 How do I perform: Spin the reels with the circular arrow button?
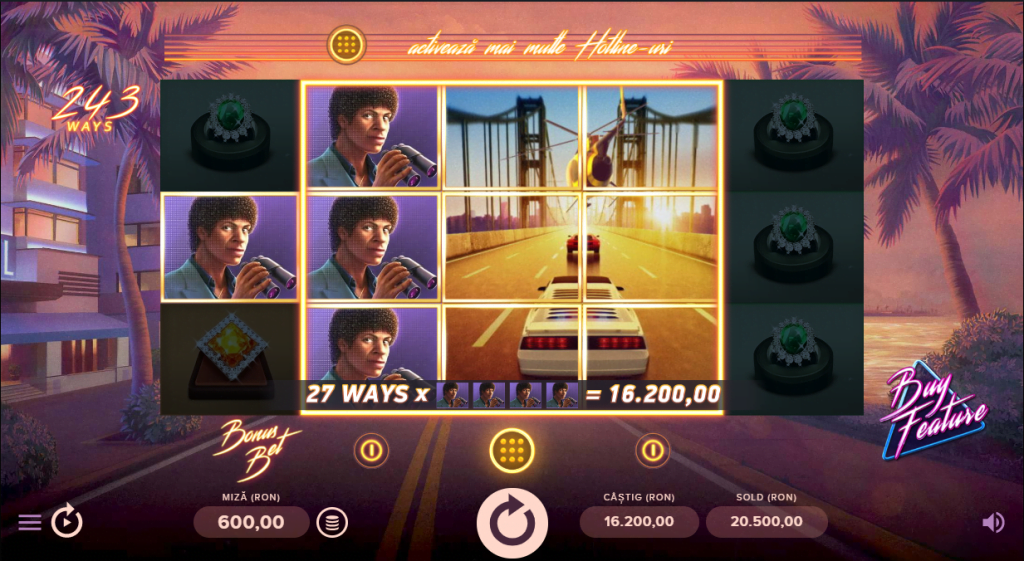512,522
